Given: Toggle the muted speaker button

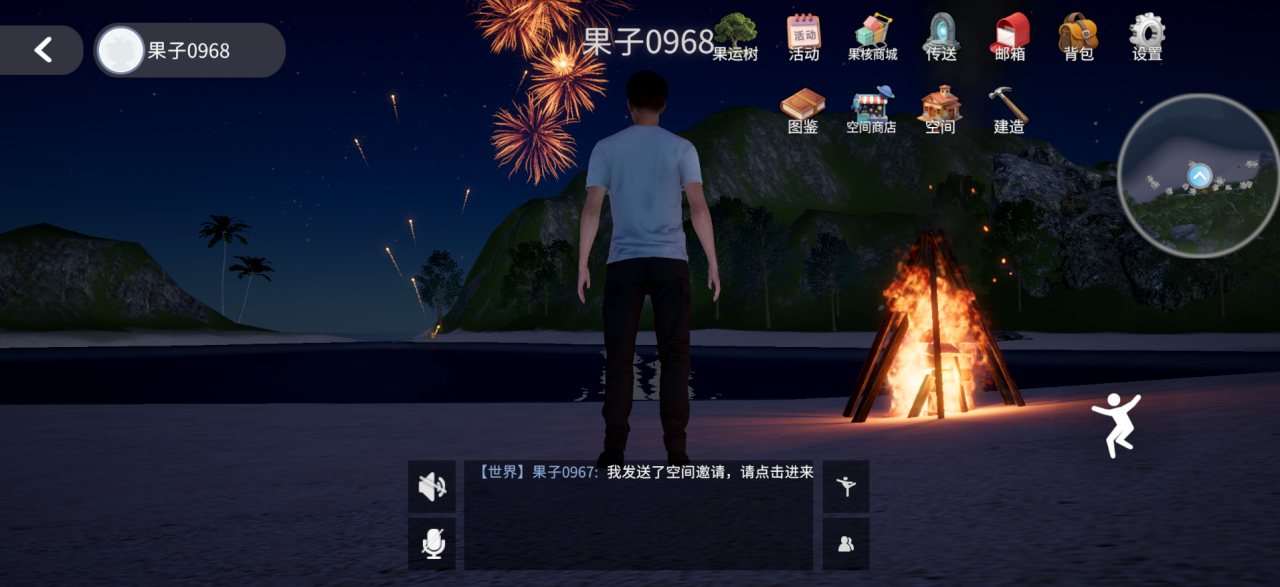Looking at the screenshot, I should click(x=432, y=487).
